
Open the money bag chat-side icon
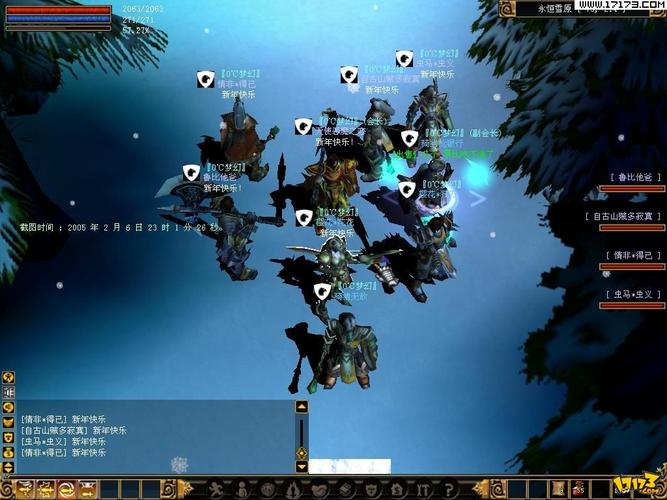[8, 453]
